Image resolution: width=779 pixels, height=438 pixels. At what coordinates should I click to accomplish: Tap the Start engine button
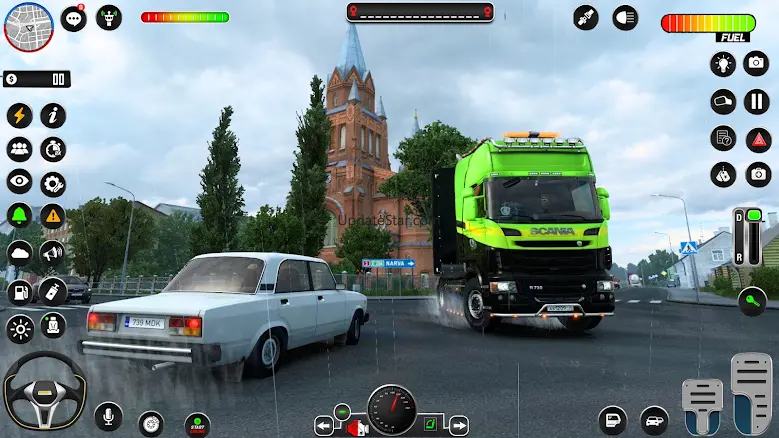point(197,424)
